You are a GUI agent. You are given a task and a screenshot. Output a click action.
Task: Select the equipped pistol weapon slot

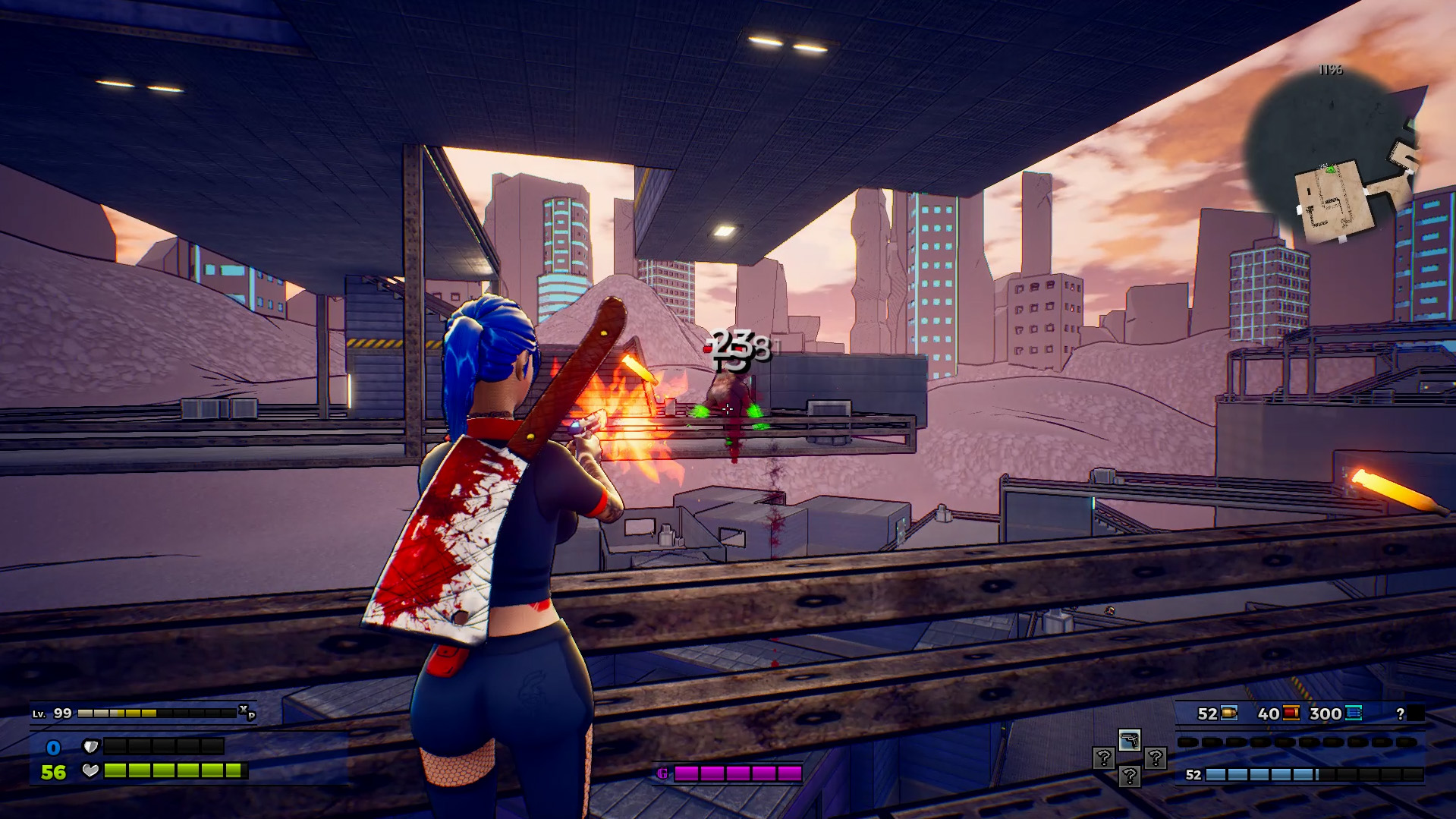(1129, 740)
